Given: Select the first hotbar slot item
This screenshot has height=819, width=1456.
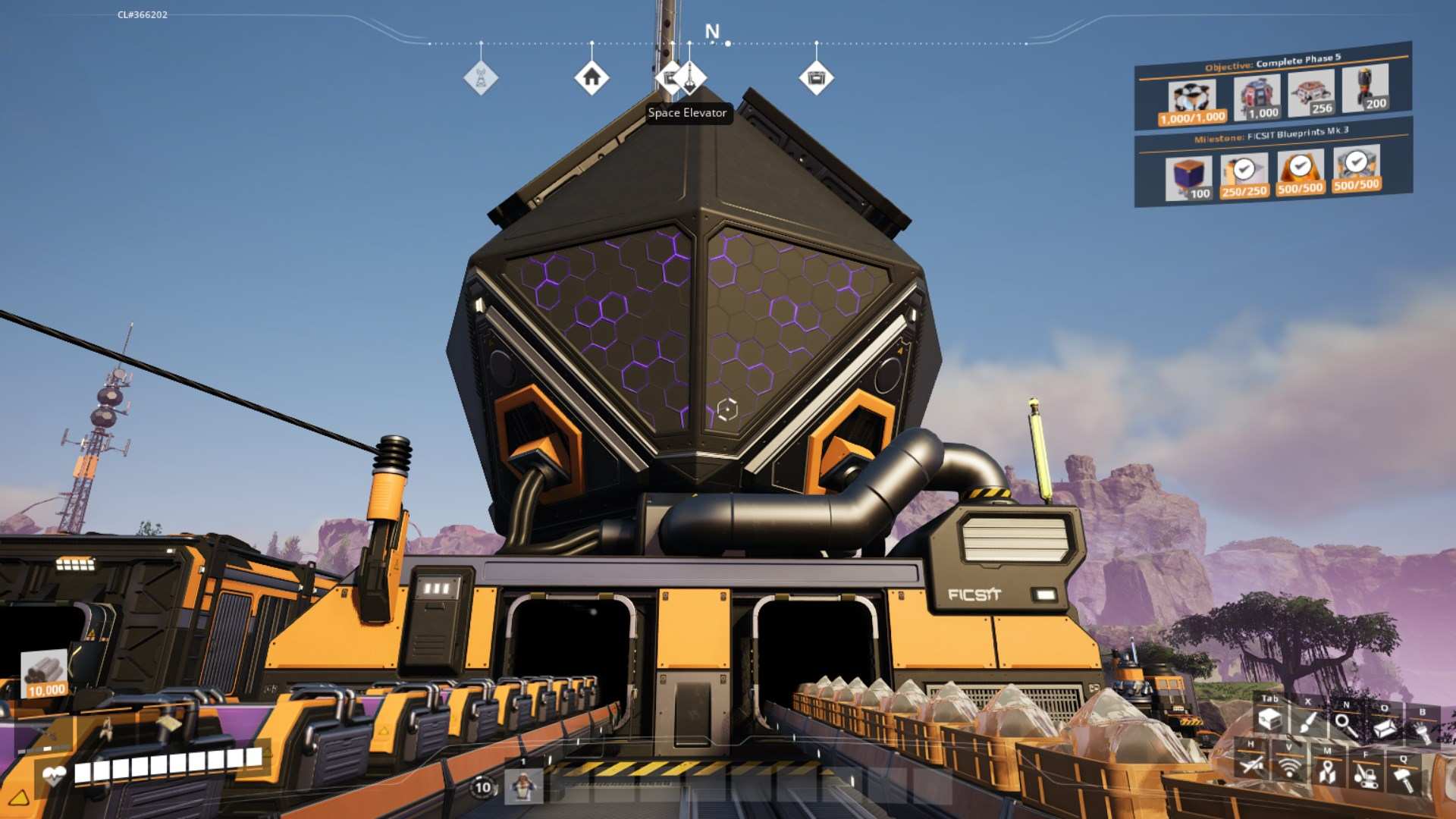Looking at the screenshot, I should click(523, 786).
